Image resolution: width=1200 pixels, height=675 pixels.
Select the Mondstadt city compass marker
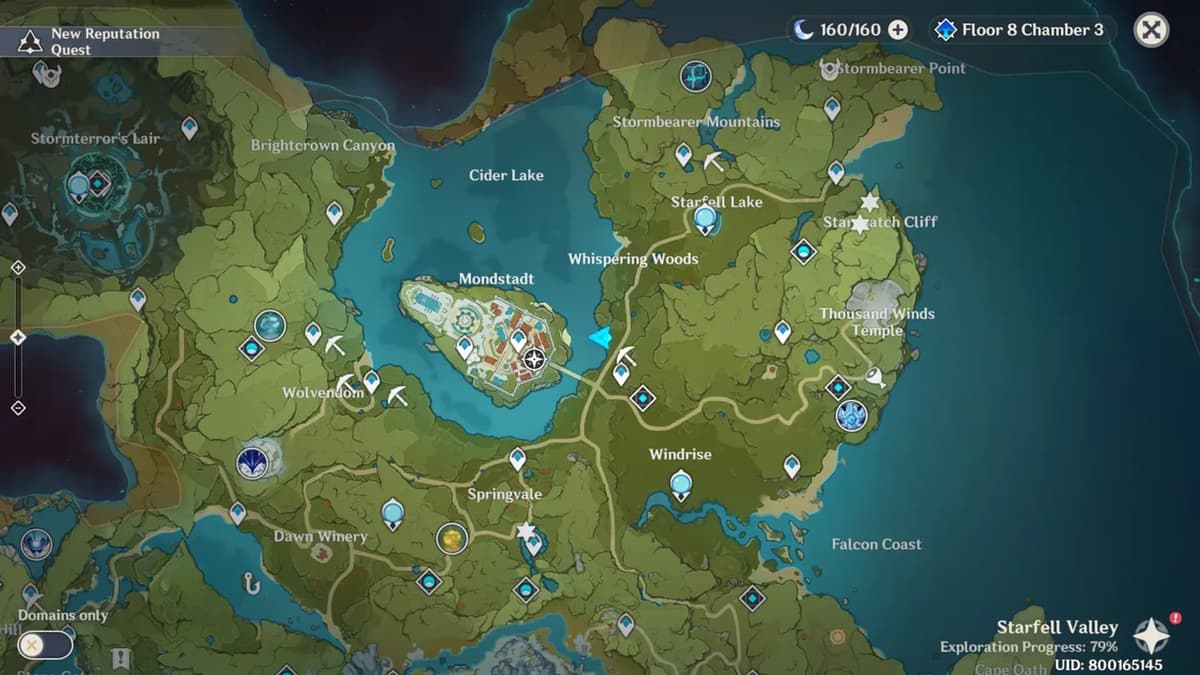535,359
